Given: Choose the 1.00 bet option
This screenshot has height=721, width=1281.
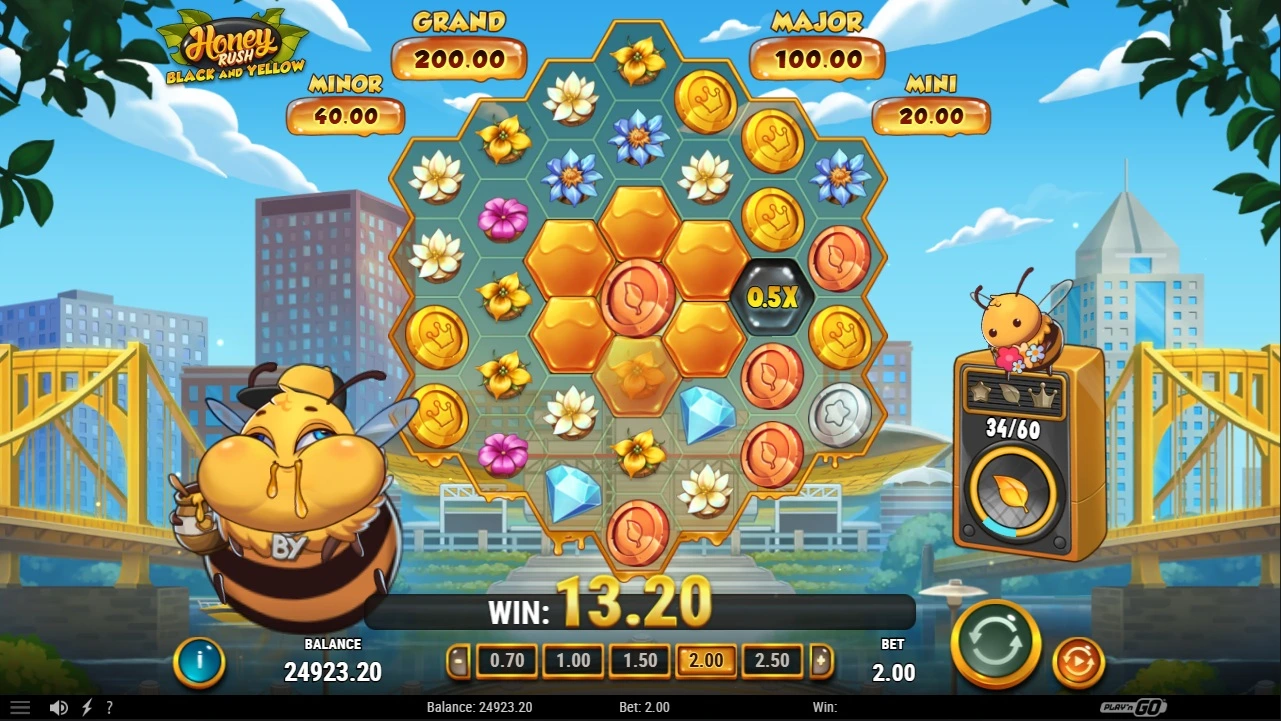Looking at the screenshot, I should (573, 661).
